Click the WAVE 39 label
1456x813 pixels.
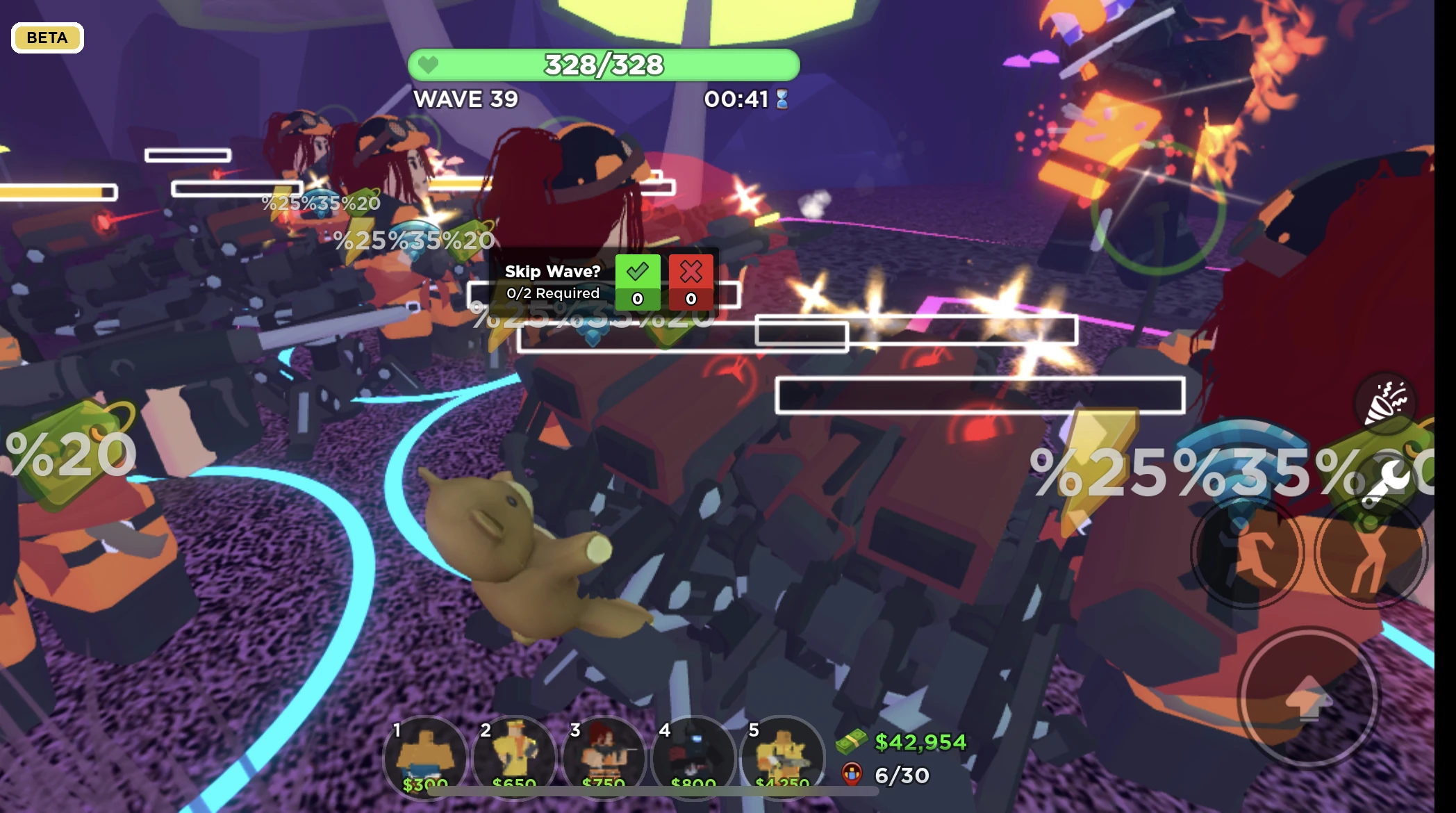pyautogui.click(x=465, y=100)
